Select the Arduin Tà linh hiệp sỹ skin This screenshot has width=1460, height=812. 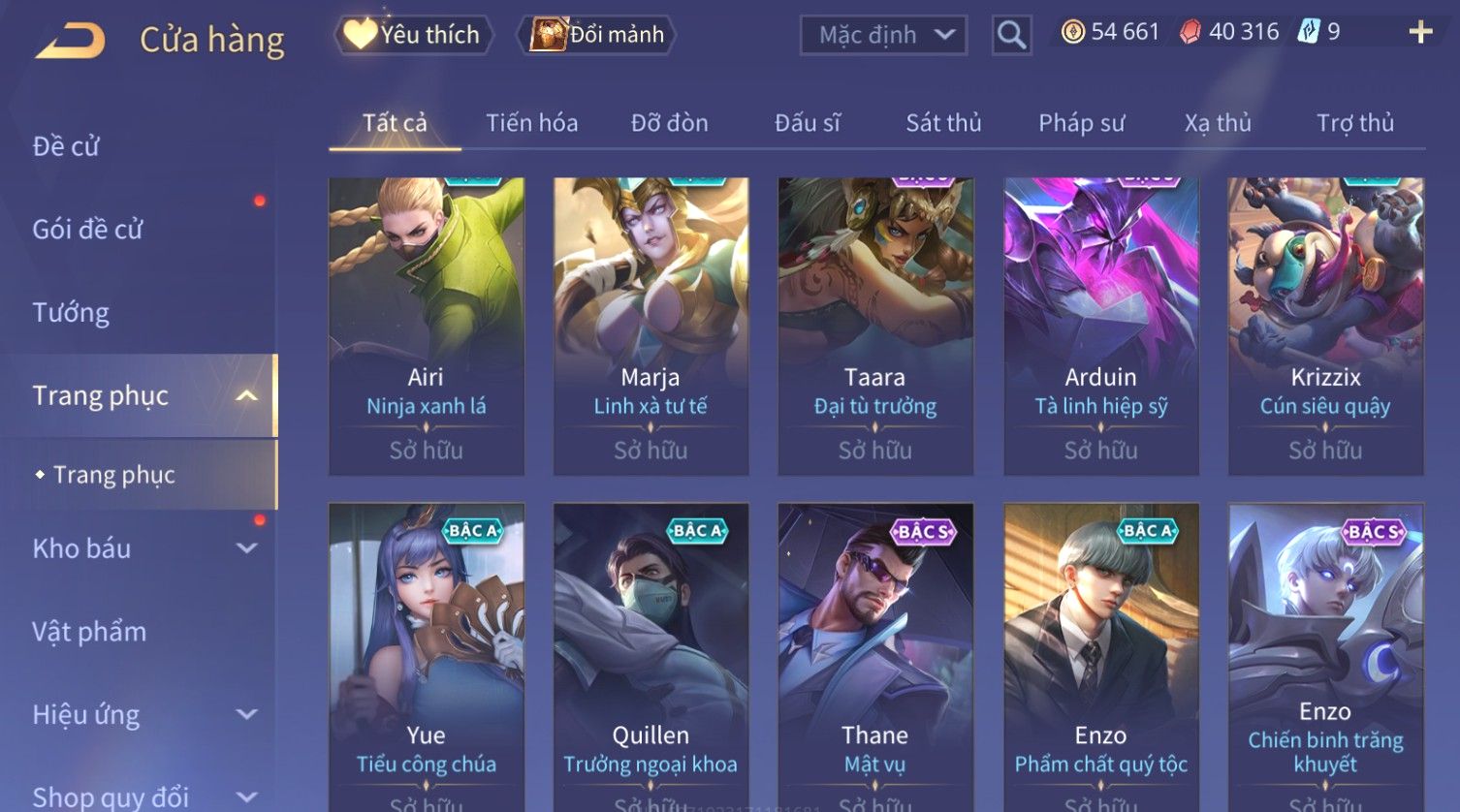coord(1100,325)
